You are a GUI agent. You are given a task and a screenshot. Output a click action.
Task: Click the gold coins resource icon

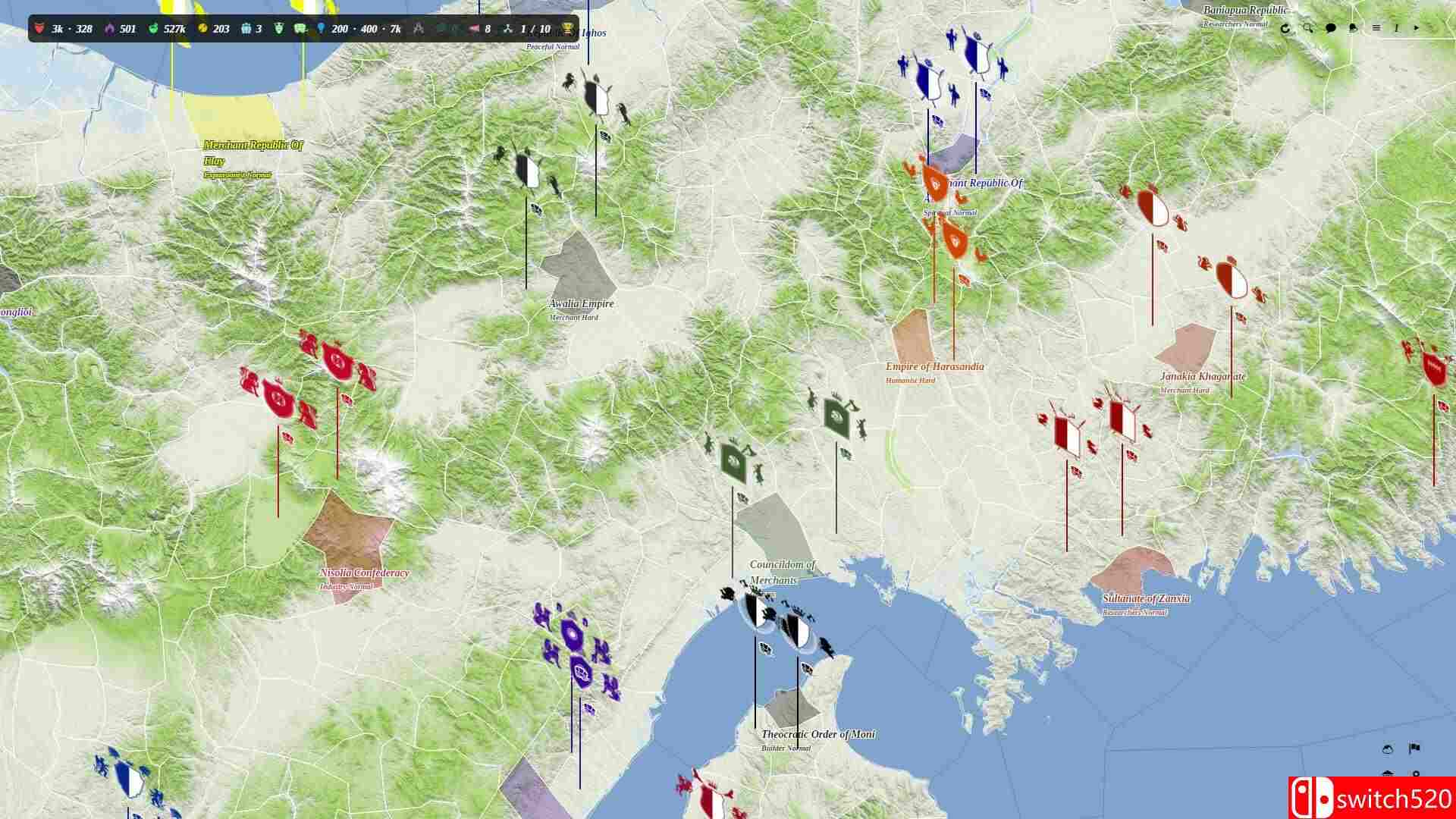[202, 29]
